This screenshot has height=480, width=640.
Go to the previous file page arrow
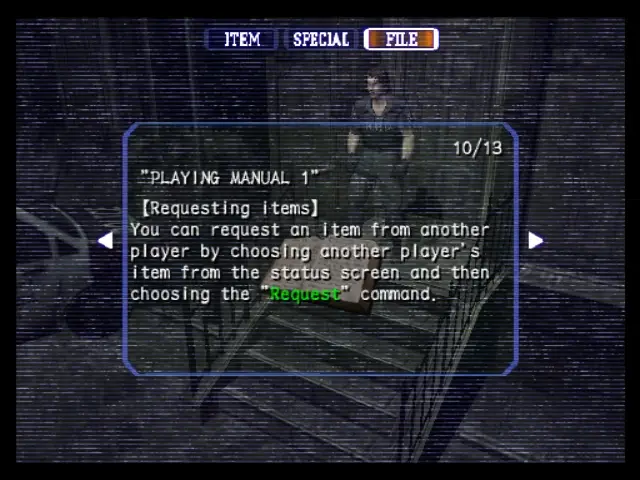105,240
